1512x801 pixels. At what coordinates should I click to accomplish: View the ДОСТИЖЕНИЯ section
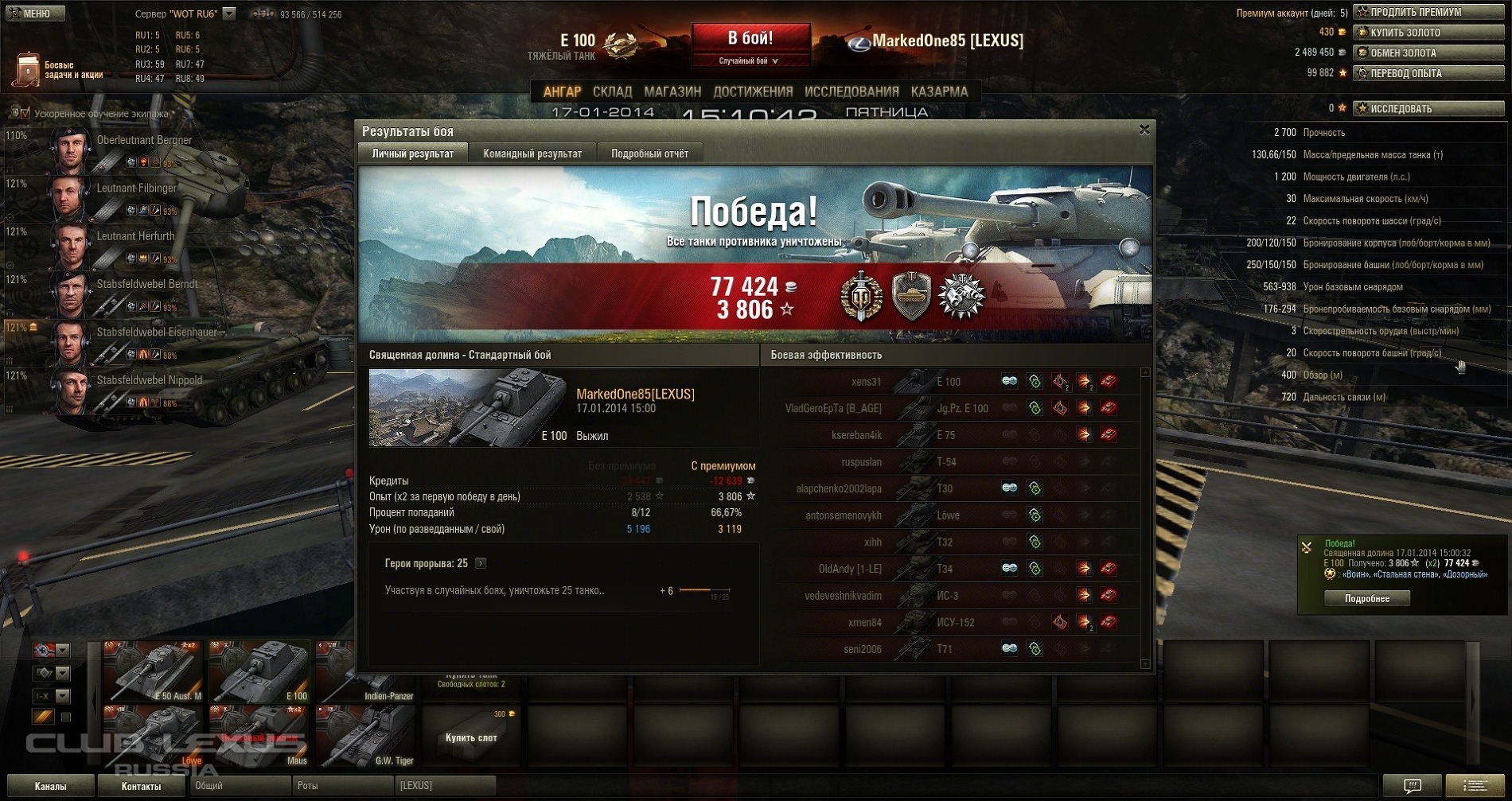753,91
